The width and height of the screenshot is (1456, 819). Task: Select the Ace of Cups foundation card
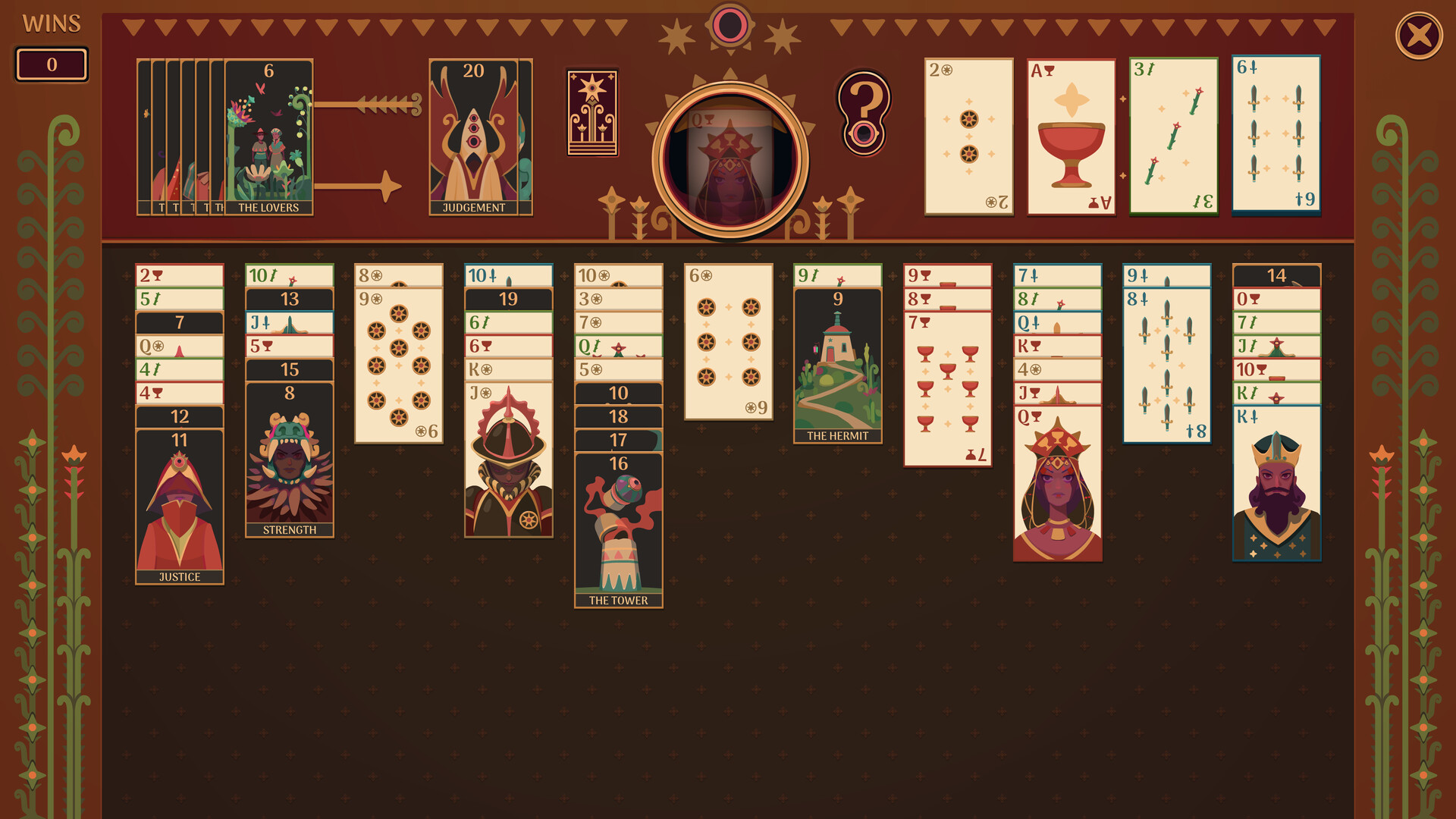(x=1071, y=135)
